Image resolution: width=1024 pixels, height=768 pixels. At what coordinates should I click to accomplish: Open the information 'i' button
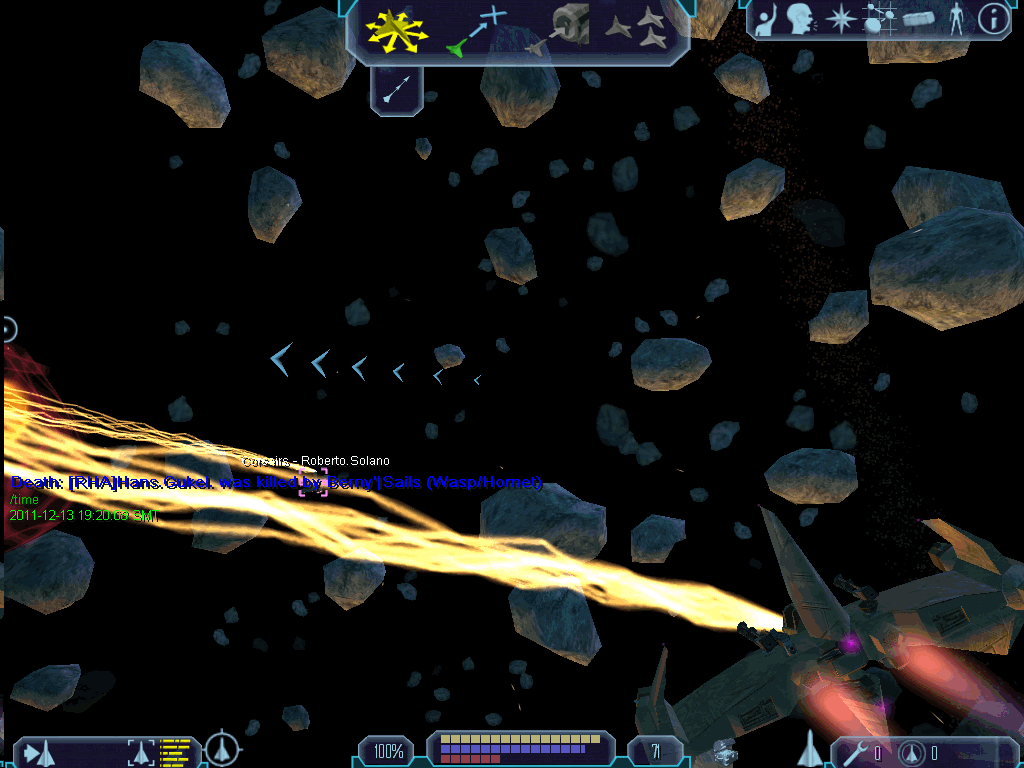992,19
